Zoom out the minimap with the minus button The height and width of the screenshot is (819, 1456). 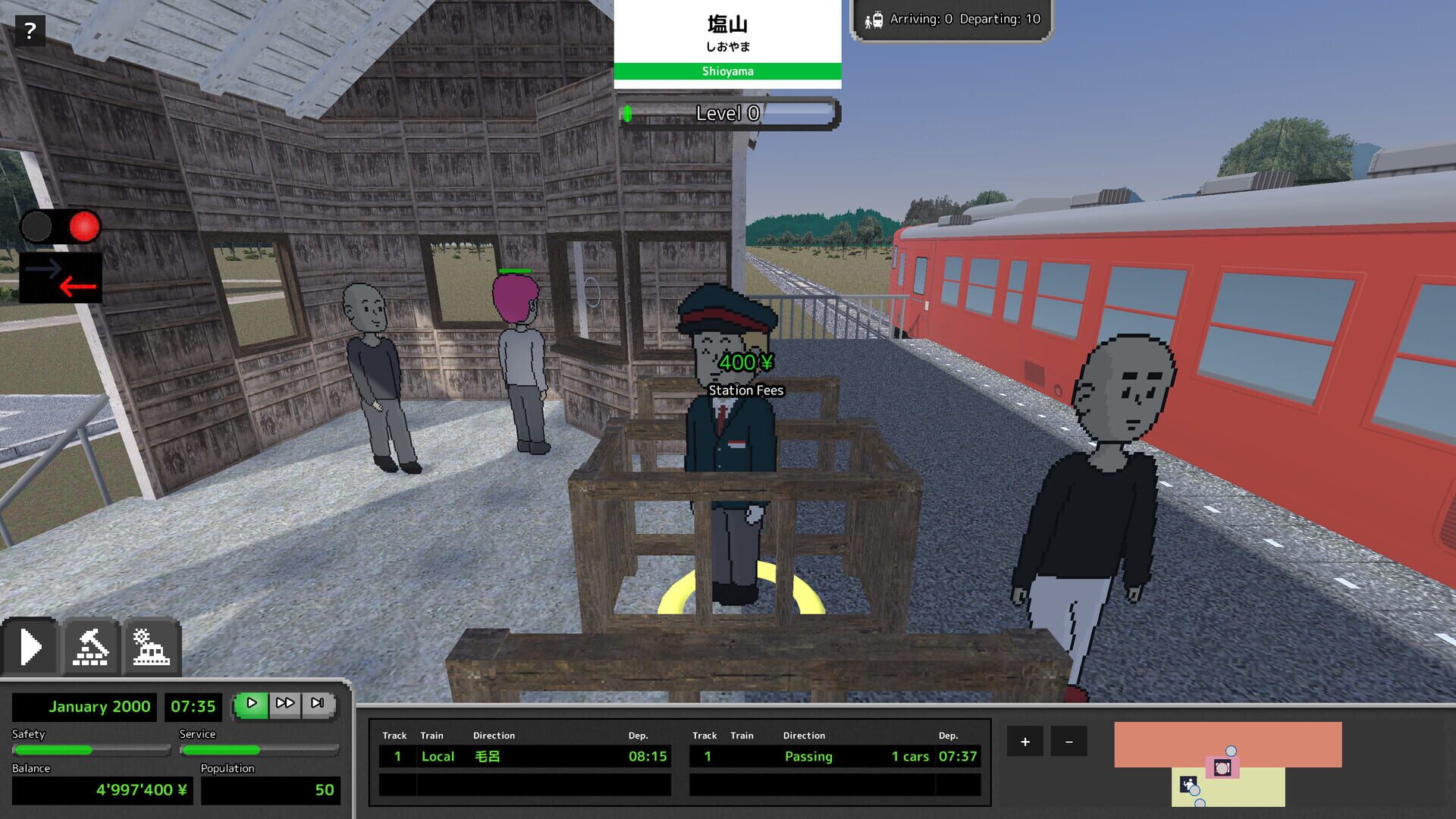pos(1070,741)
